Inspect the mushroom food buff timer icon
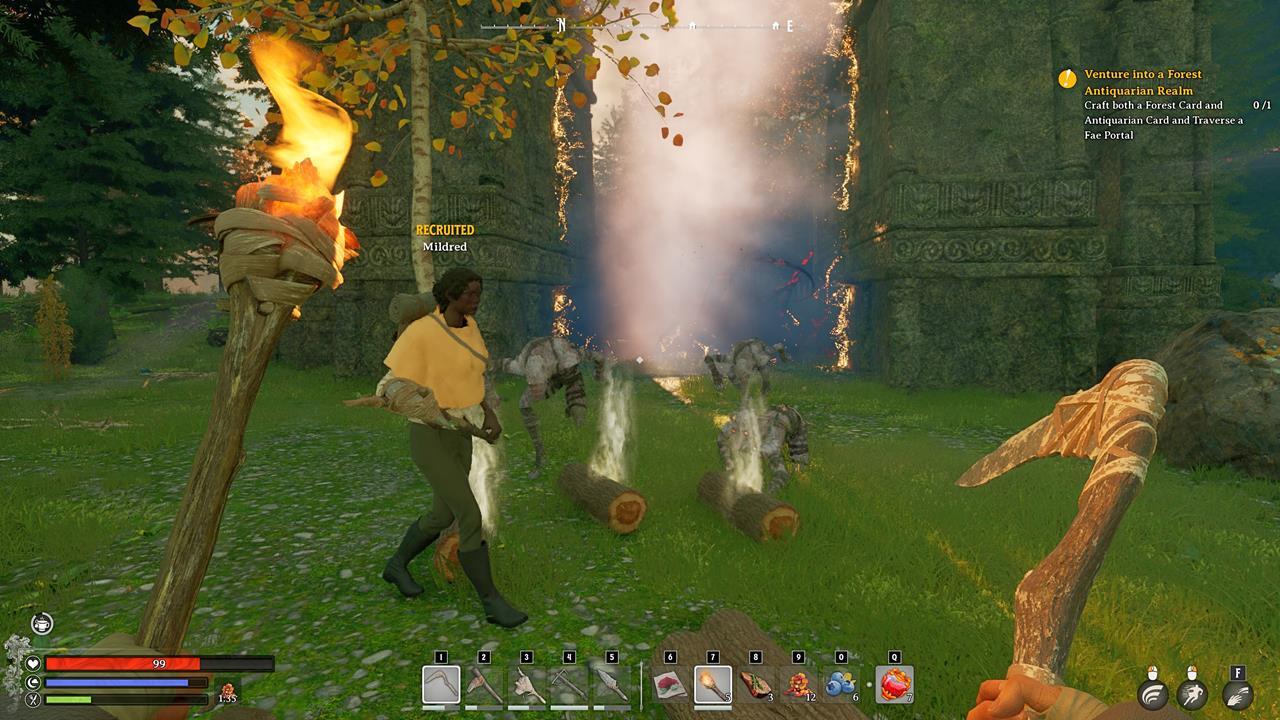 227,691
